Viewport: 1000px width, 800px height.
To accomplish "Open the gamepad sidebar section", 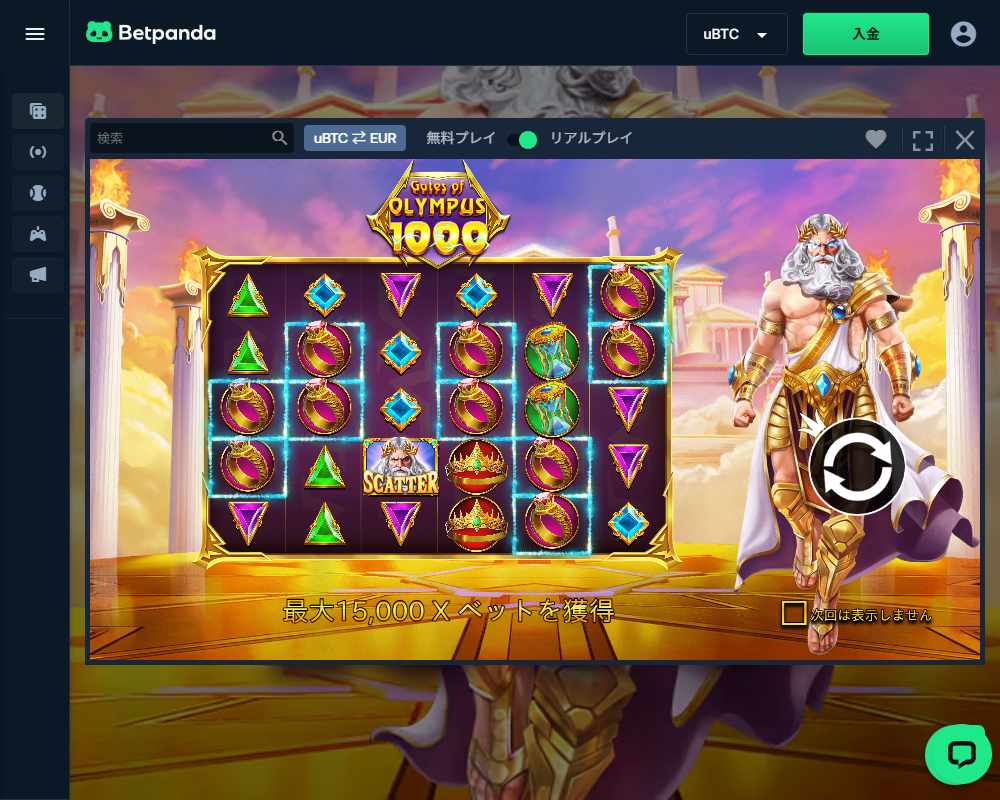I will 38,234.
